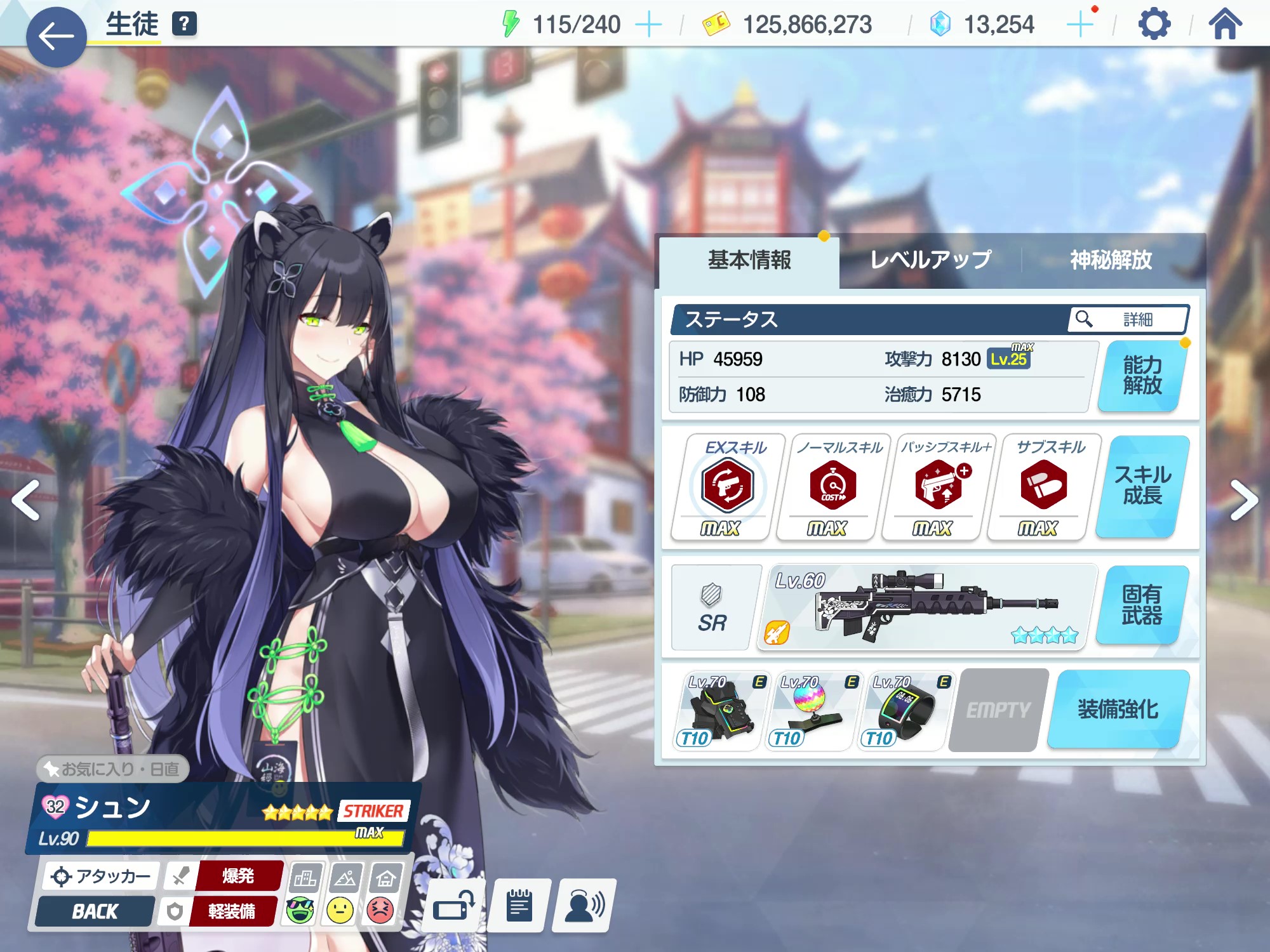View the next student with right arrow

click(x=1243, y=500)
